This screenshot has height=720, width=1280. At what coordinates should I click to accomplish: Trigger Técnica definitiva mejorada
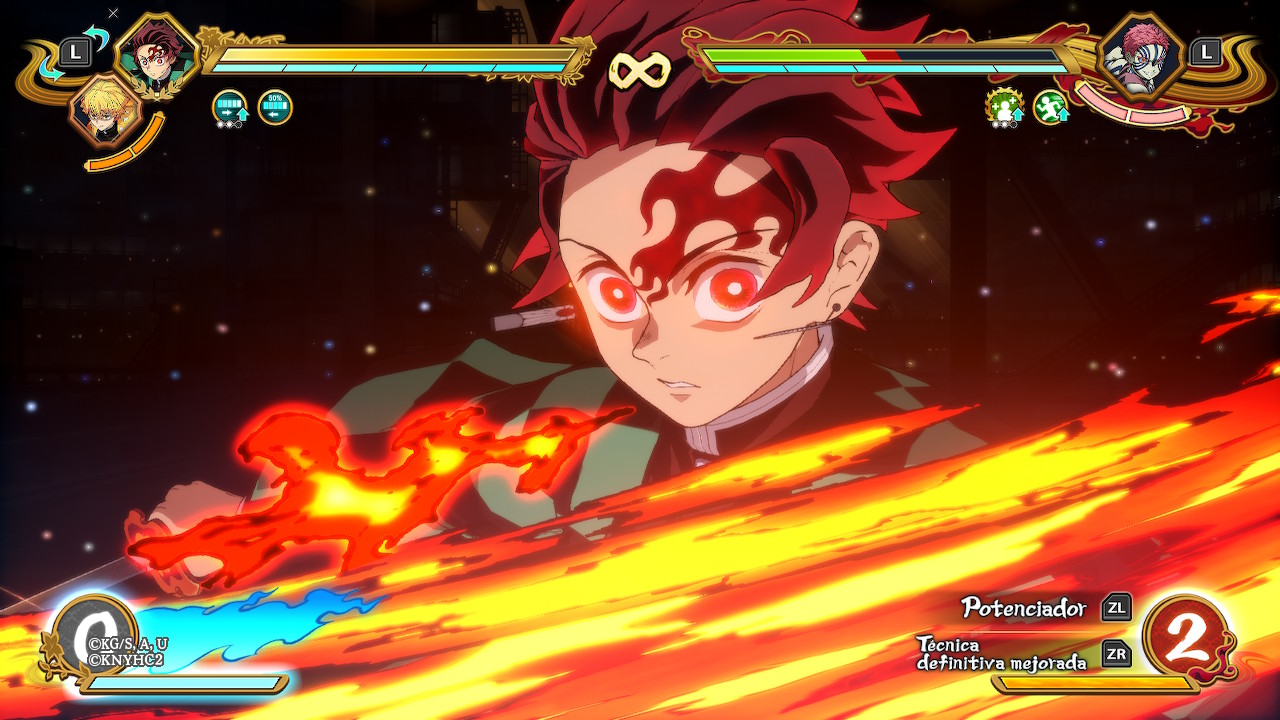[x=1001, y=653]
